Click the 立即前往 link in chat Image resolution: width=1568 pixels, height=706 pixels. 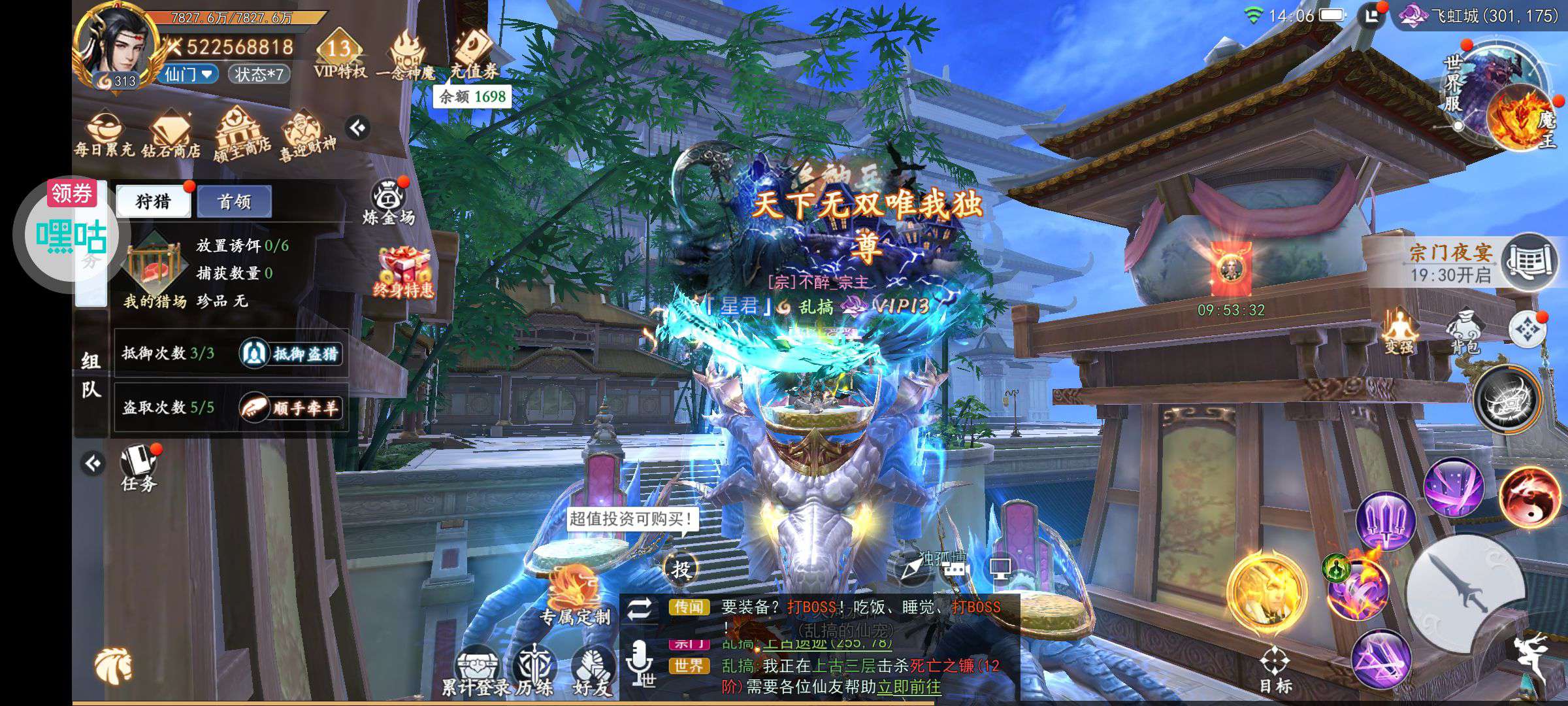click(909, 687)
